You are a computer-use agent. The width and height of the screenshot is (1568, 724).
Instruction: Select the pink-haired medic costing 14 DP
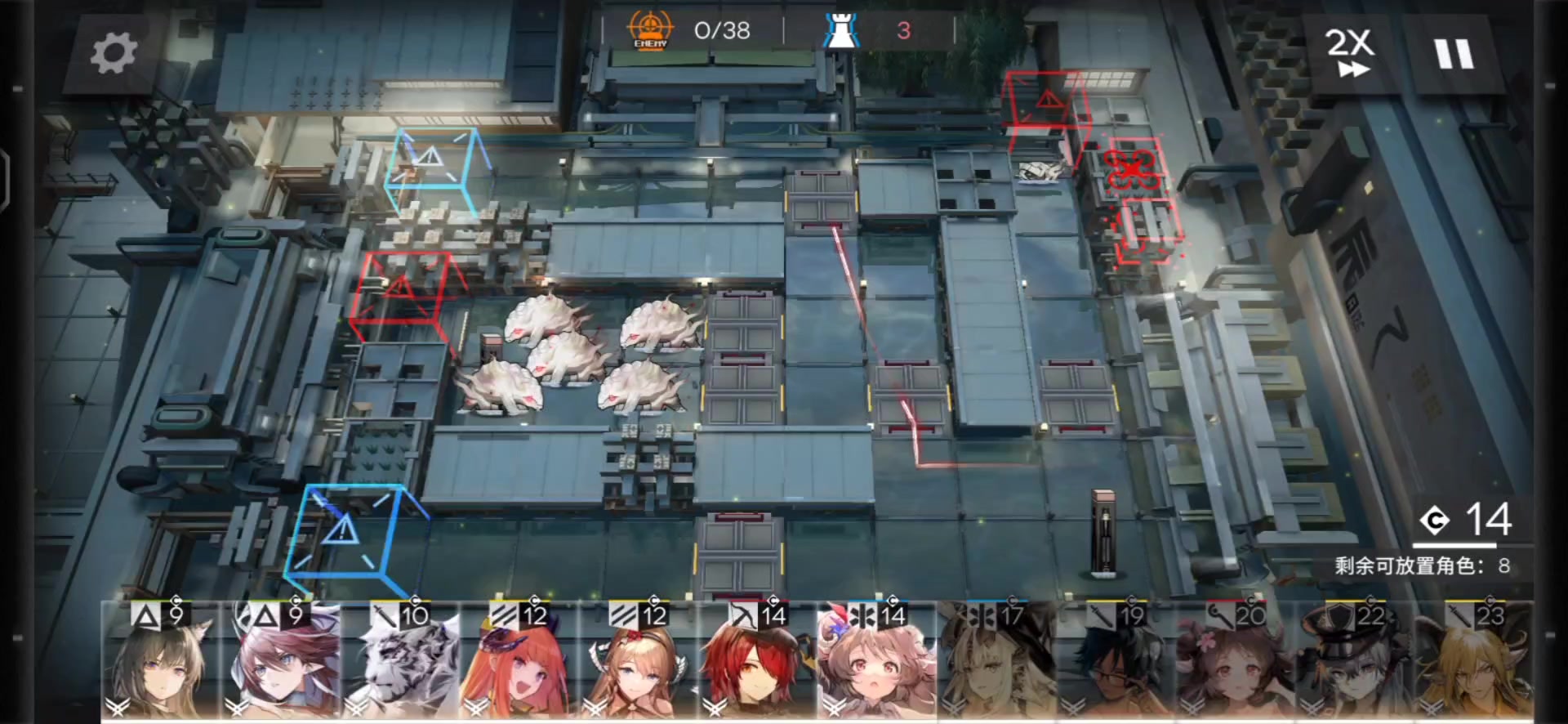[875, 662]
